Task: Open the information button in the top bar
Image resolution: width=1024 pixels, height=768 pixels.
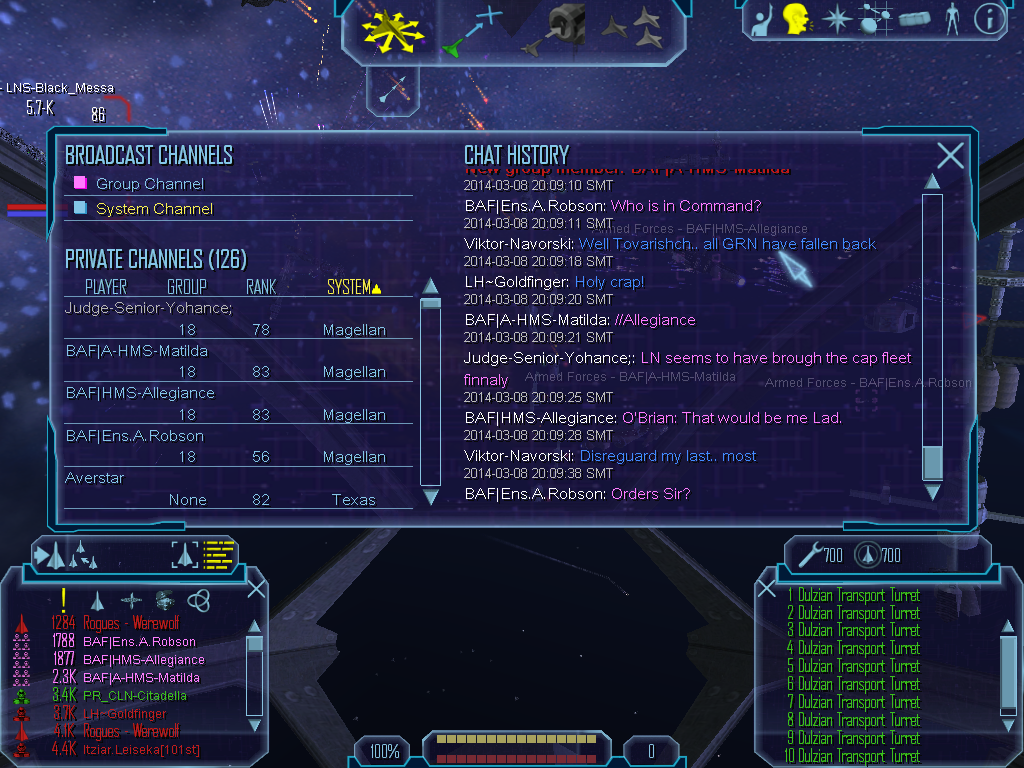Action: (989, 19)
